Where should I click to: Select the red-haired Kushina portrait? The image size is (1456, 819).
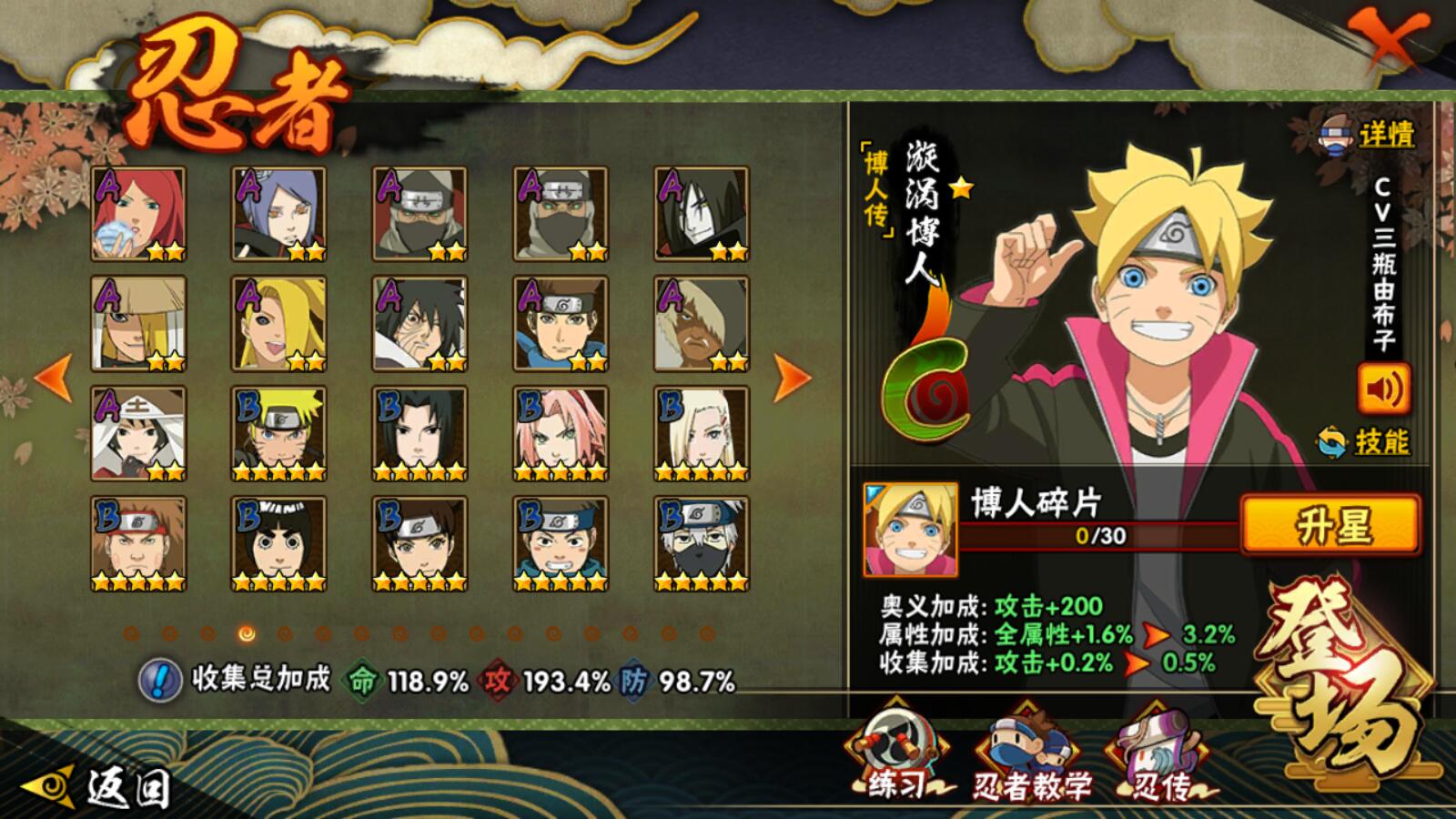pos(138,214)
